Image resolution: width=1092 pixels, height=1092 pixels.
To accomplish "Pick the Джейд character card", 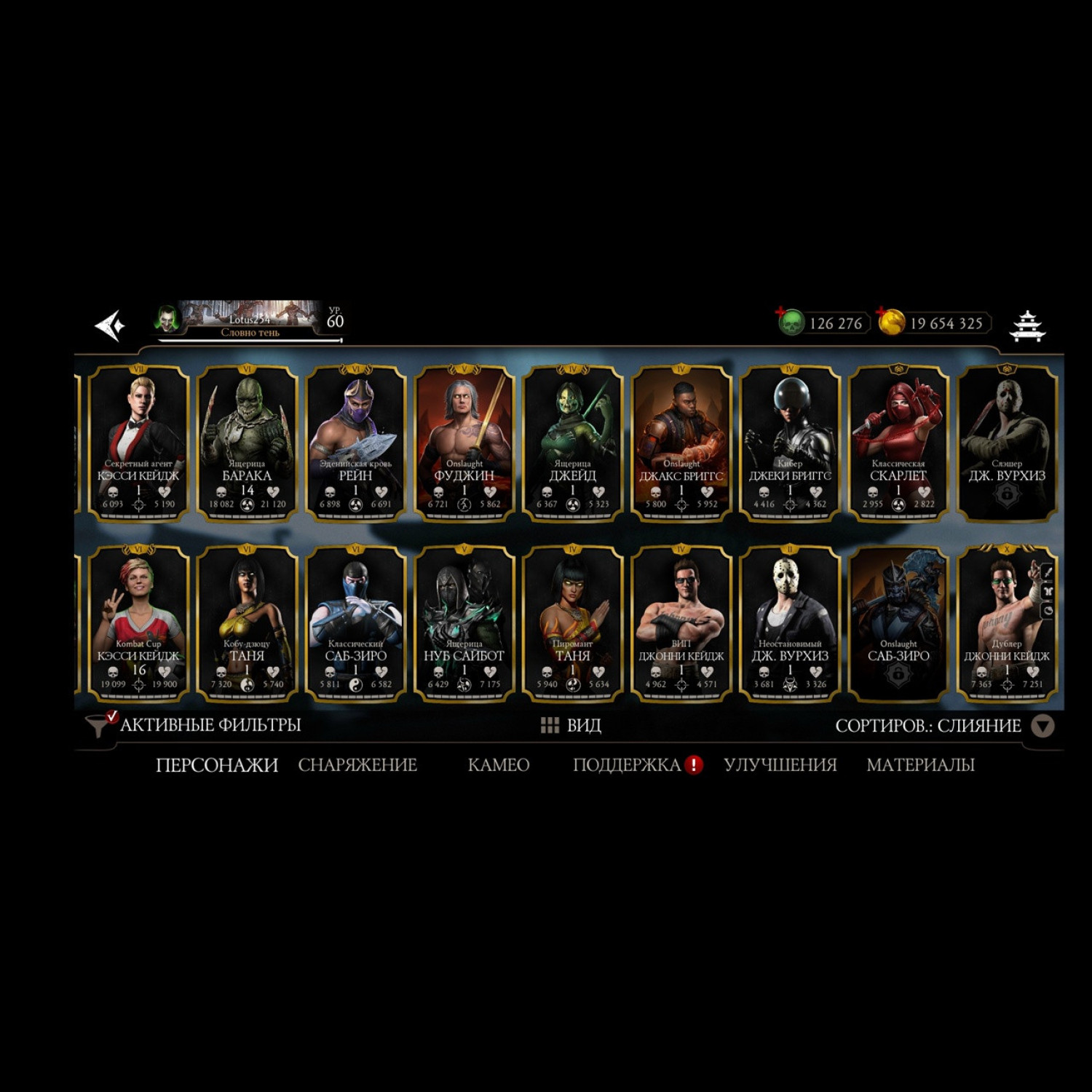I will [x=572, y=444].
